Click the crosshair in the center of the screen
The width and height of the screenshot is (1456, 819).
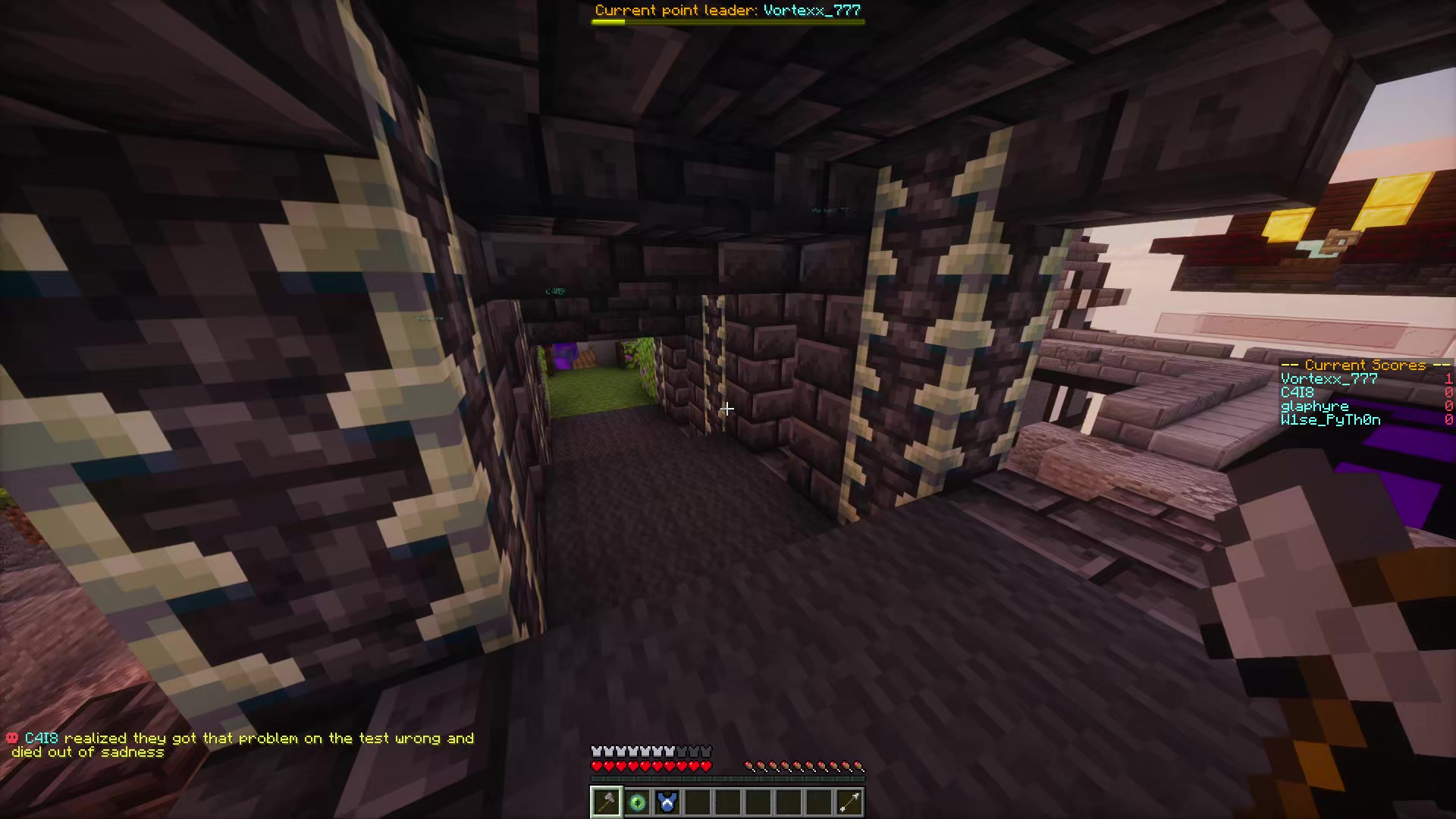coord(726,409)
